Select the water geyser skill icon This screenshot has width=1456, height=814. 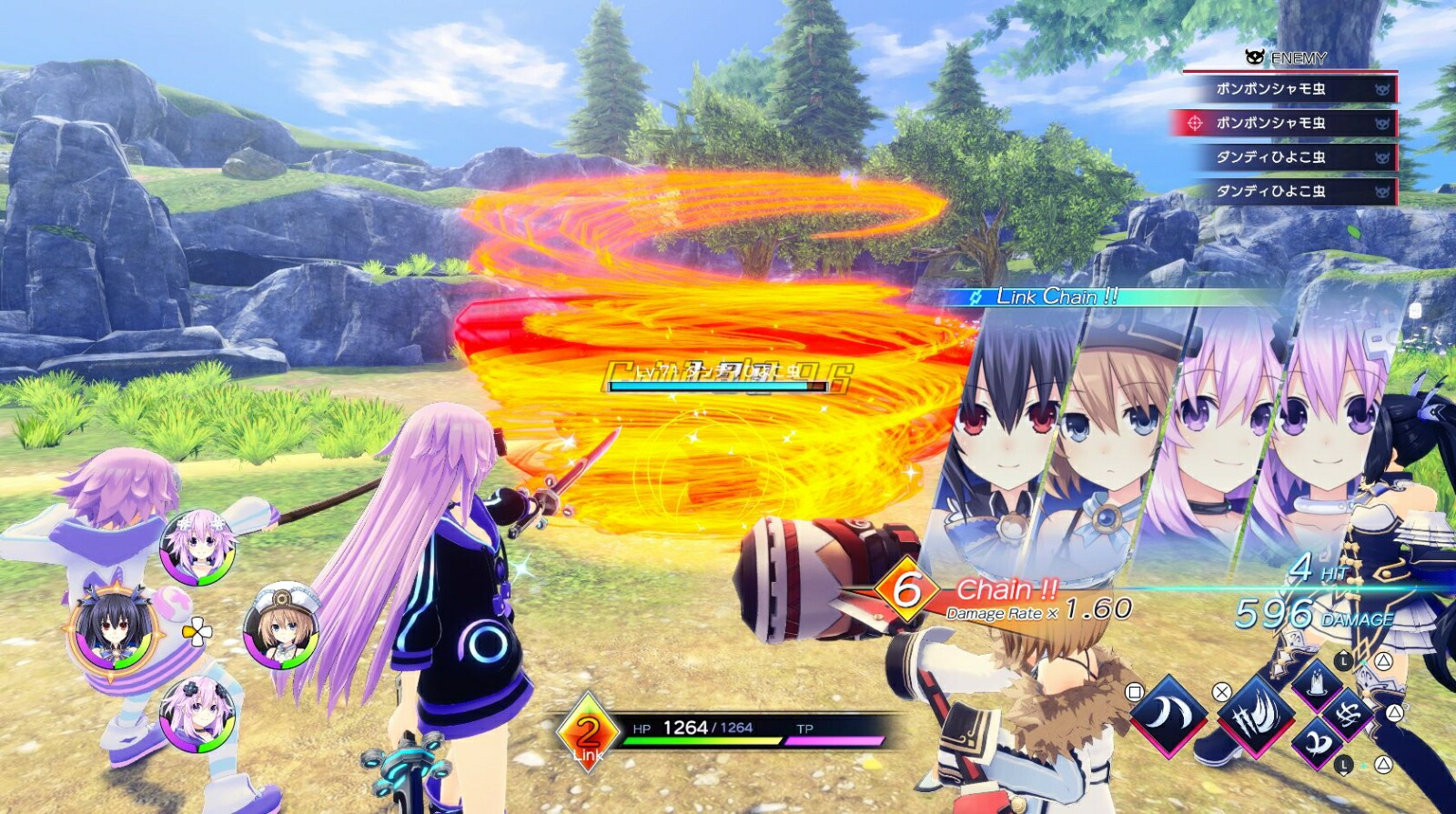point(1316,686)
